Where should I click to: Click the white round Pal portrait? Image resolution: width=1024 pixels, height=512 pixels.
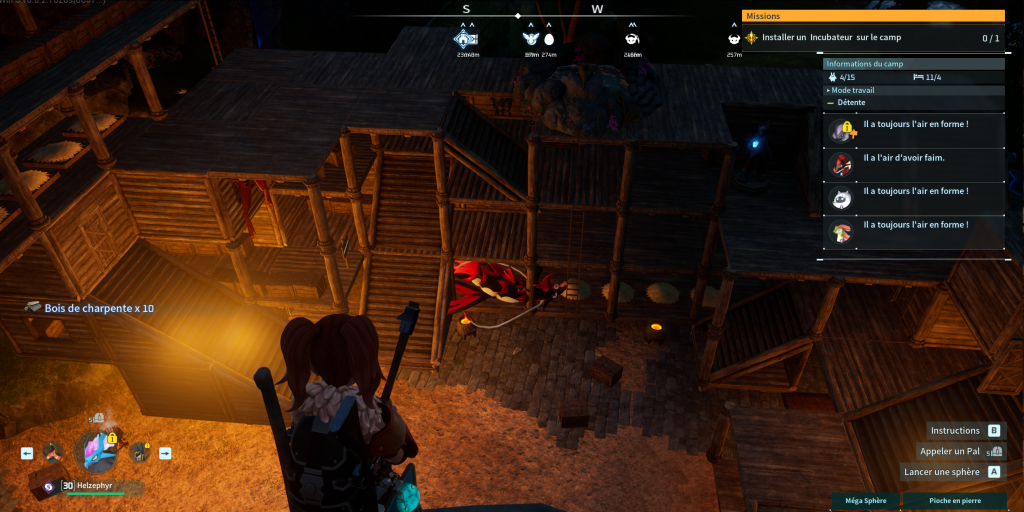pos(840,198)
